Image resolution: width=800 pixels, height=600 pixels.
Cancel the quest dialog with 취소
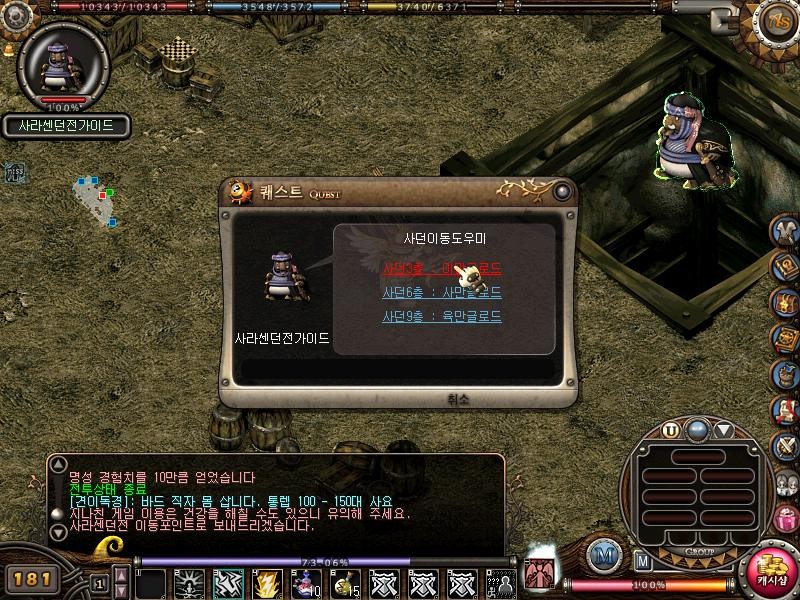coord(460,398)
